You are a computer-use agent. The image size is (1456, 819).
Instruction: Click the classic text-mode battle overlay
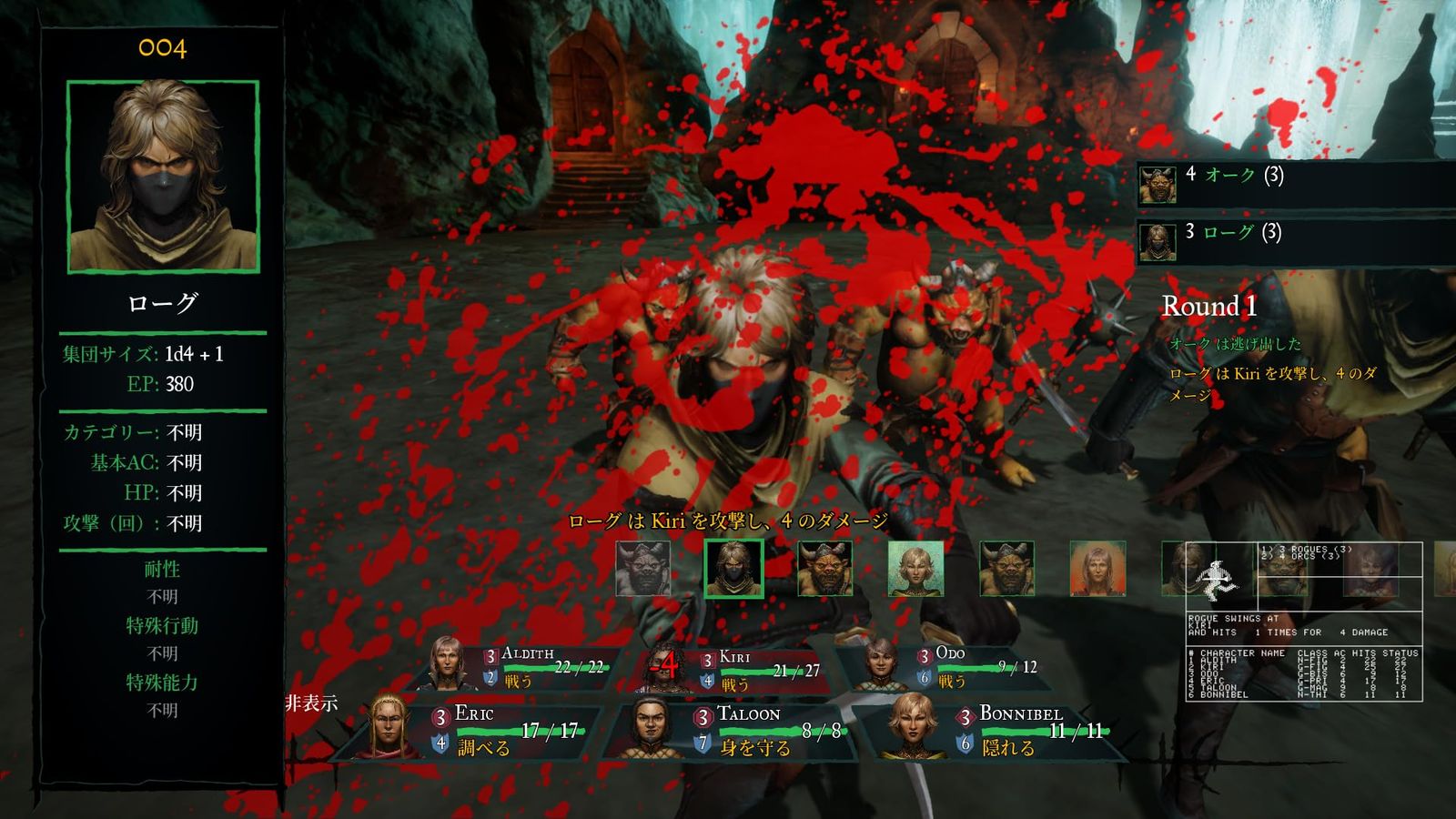(x=1303, y=622)
